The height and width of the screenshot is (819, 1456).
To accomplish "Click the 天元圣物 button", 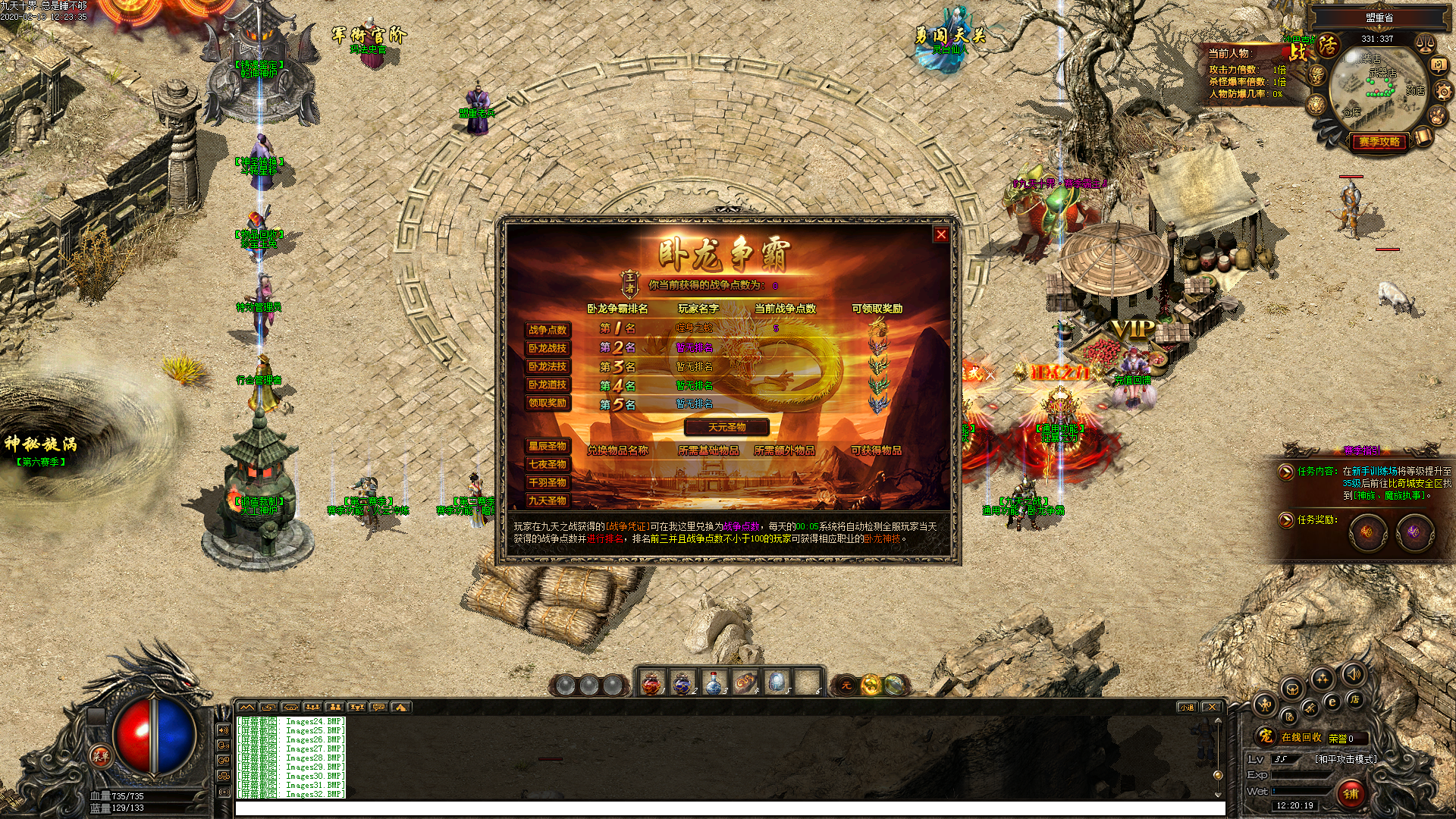I will tap(726, 427).
